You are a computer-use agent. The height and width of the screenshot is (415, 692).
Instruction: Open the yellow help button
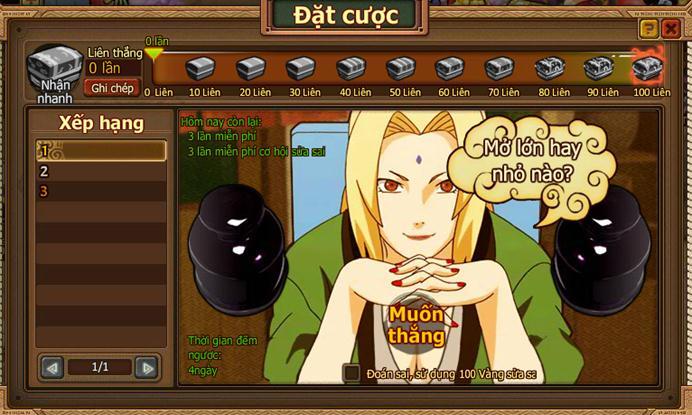(648, 29)
